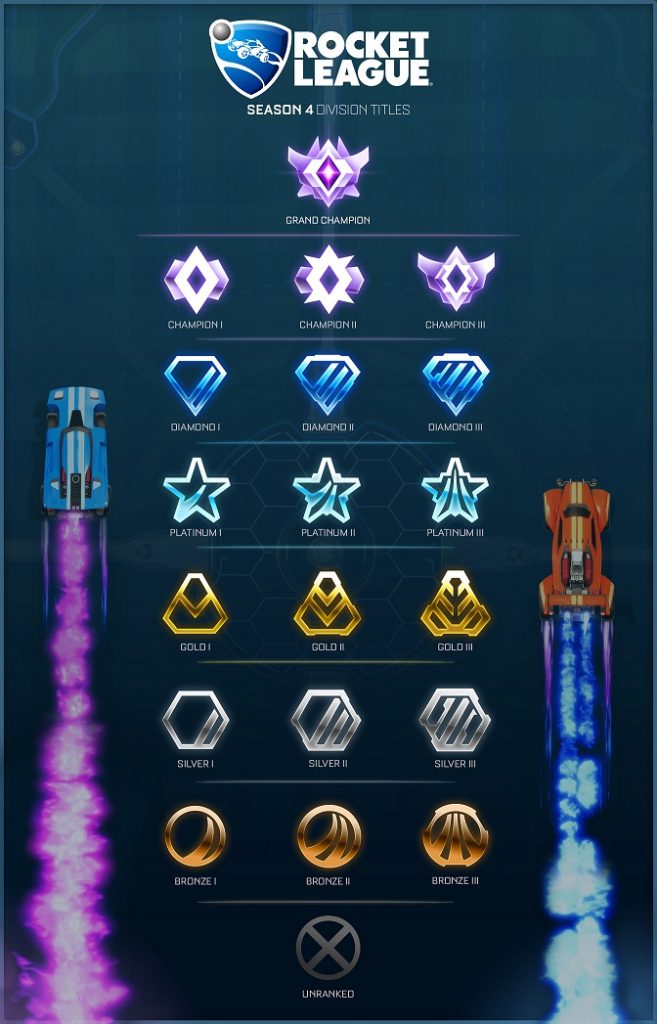The width and height of the screenshot is (657, 1024).
Task: Click the Platinum III star icon
Action: point(455,491)
